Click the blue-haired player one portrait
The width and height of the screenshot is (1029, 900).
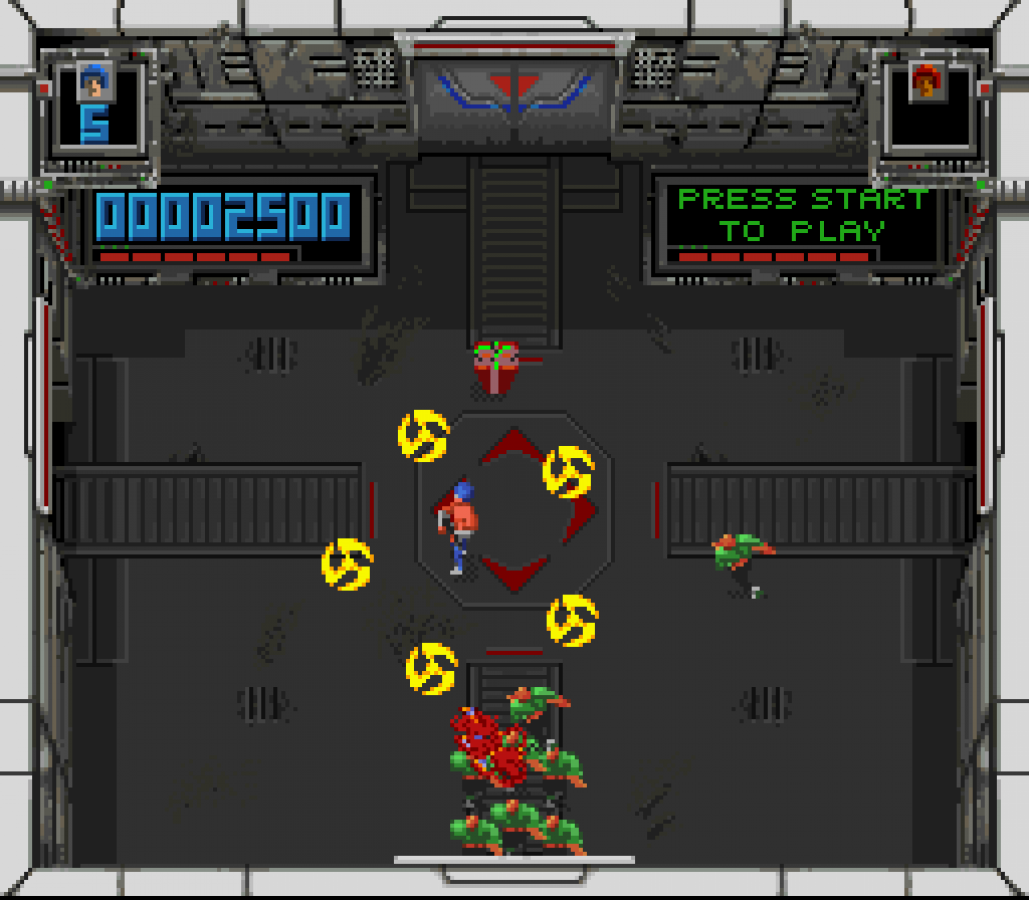[95, 81]
